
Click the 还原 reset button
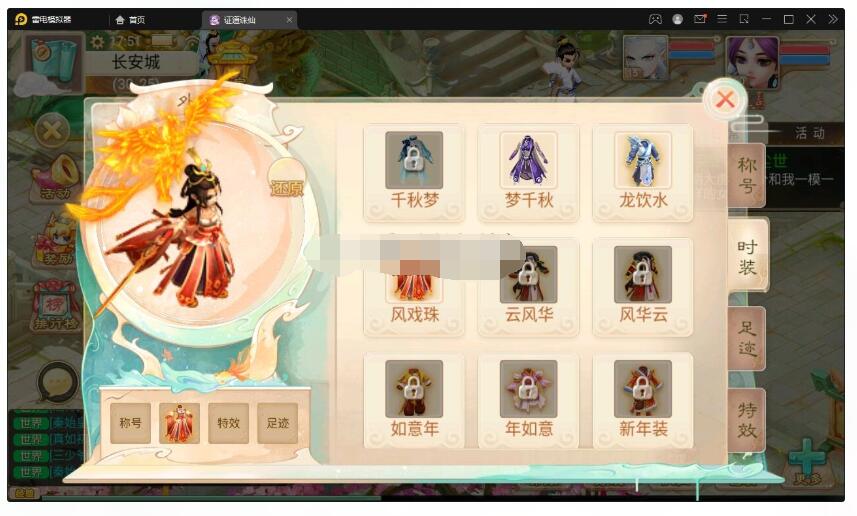(286, 187)
